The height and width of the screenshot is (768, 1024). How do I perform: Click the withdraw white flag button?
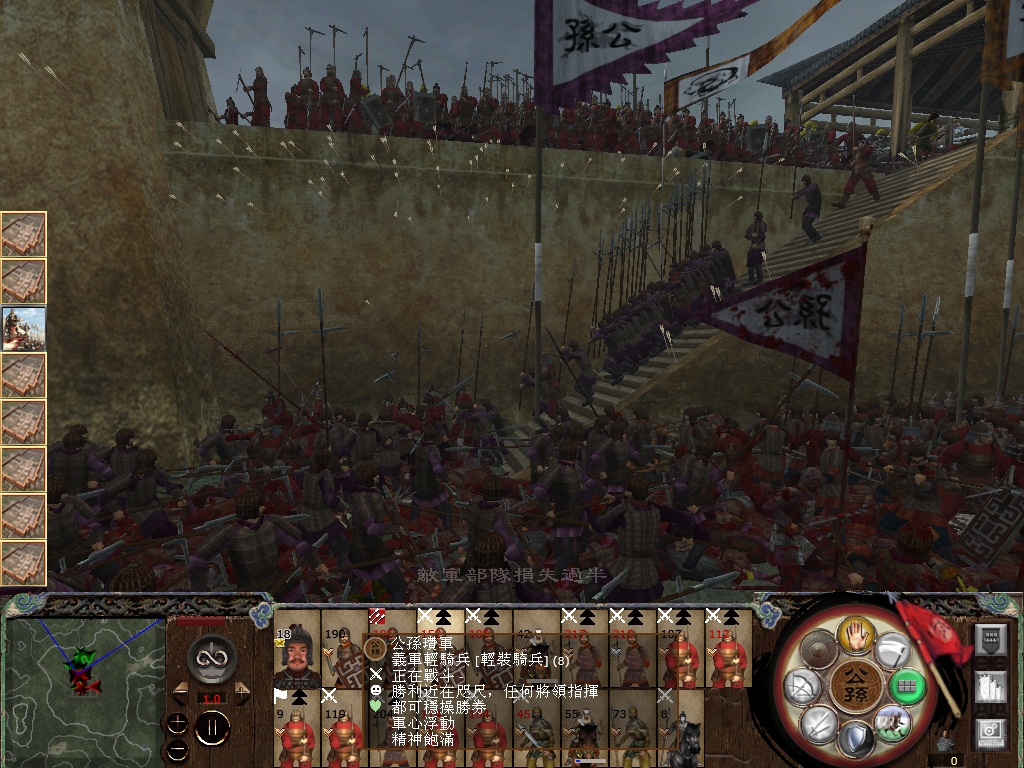pyautogui.click(x=890, y=649)
